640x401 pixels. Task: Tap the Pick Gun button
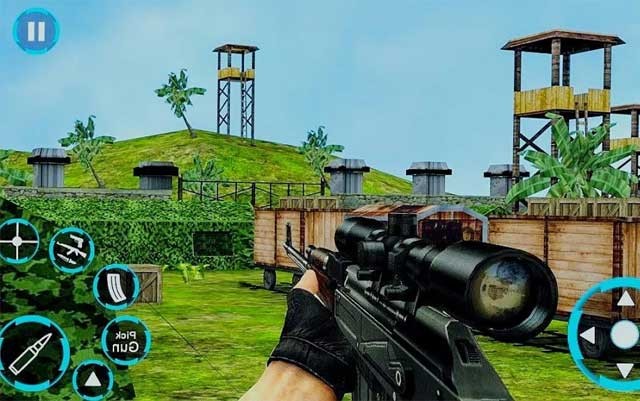tap(125, 341)
